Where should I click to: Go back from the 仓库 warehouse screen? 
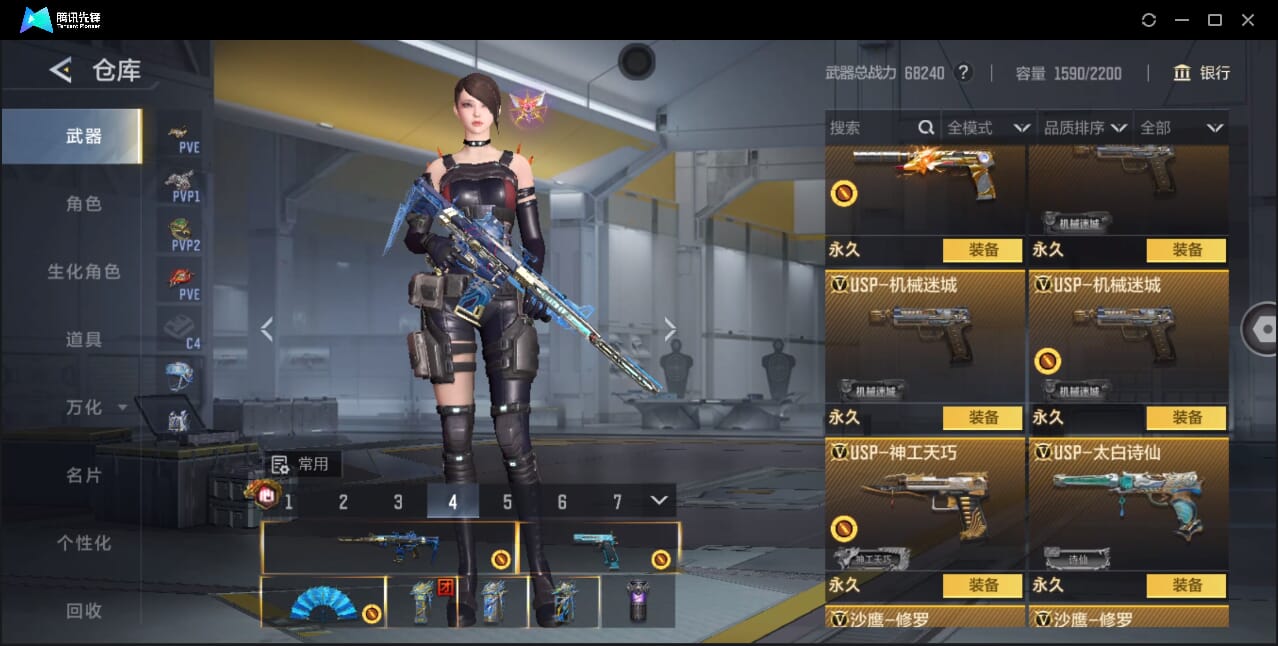61,70
